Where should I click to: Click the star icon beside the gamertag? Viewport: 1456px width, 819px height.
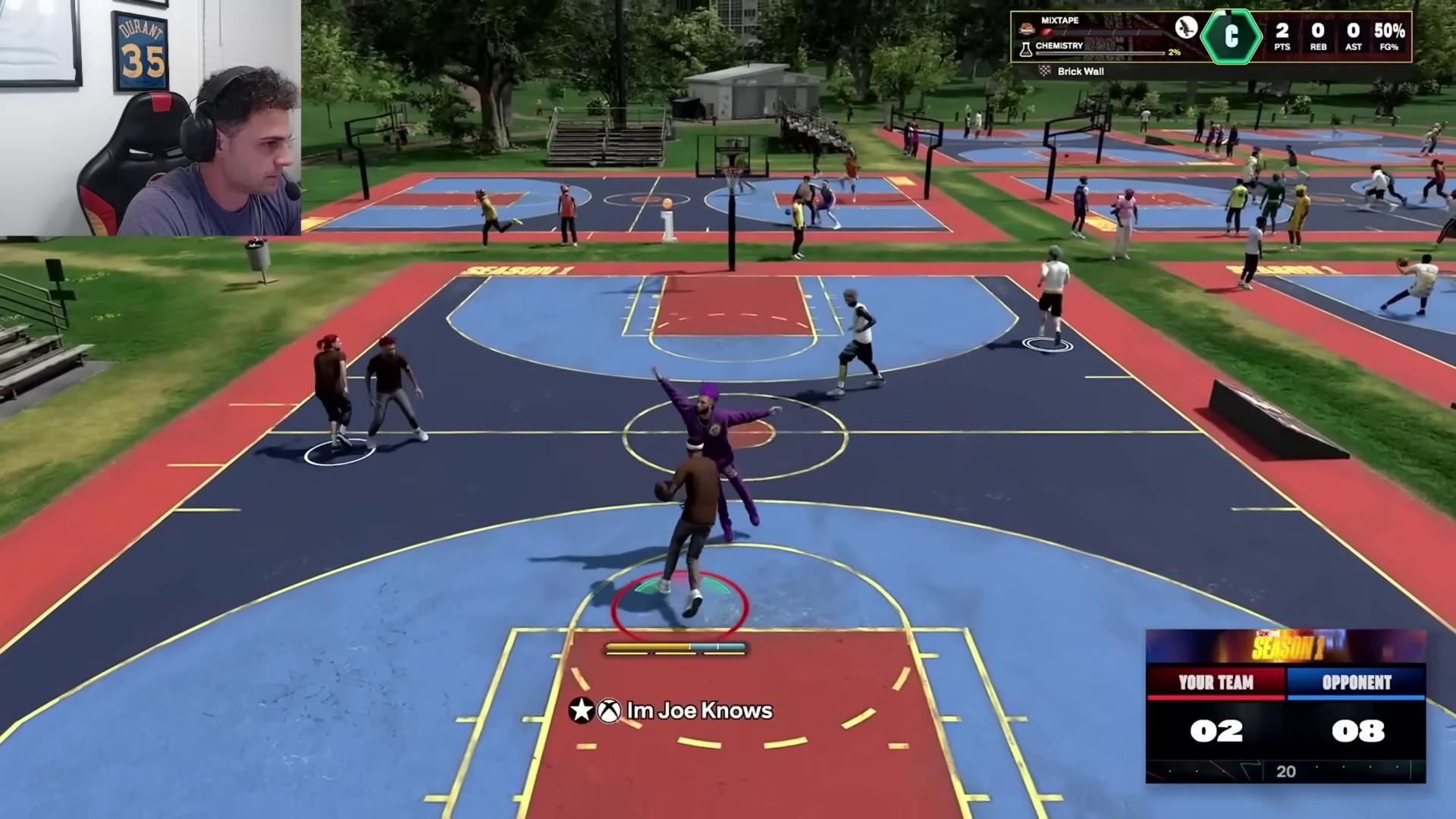[581, 711]
